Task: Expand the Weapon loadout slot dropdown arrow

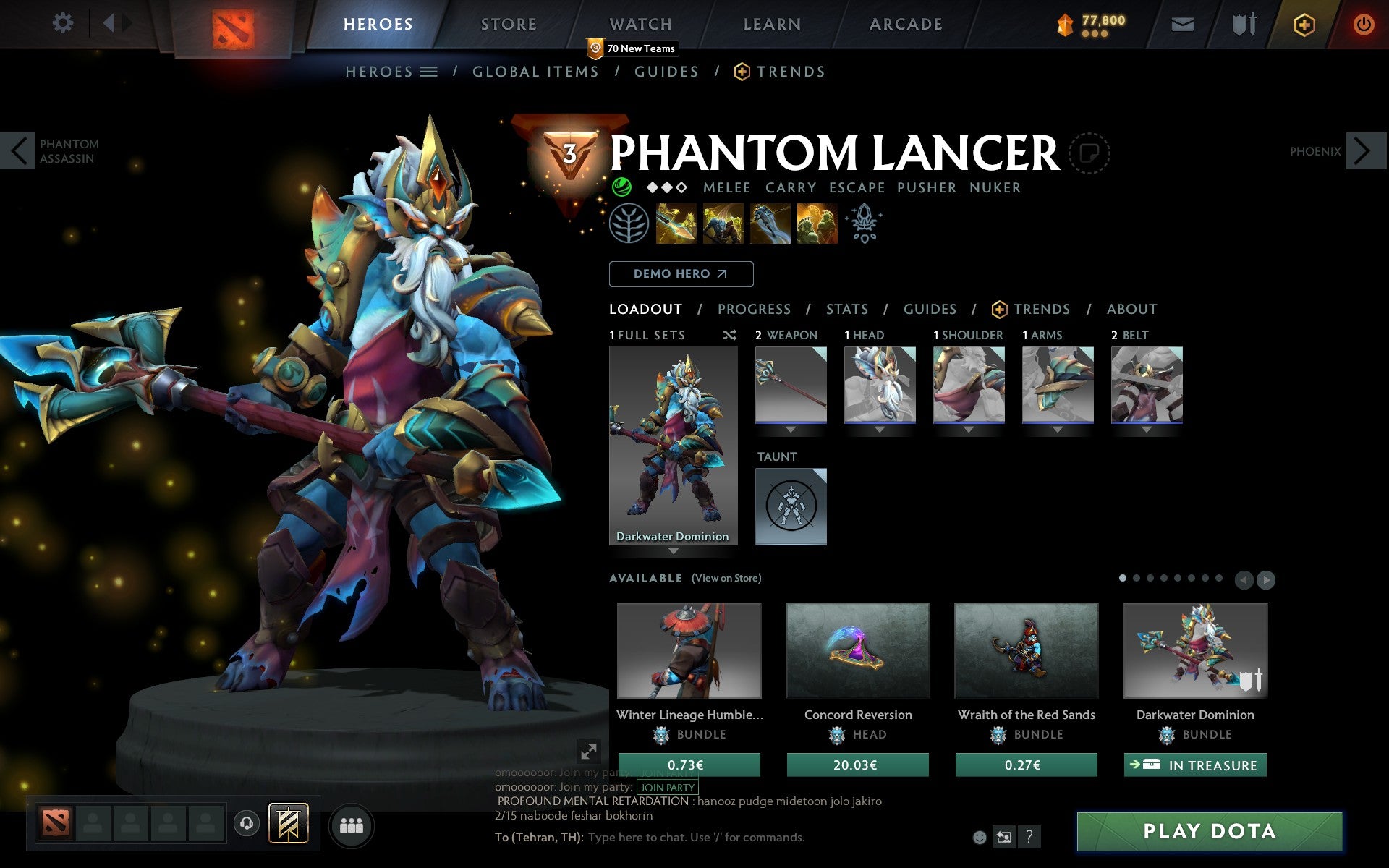Action: 791,429
